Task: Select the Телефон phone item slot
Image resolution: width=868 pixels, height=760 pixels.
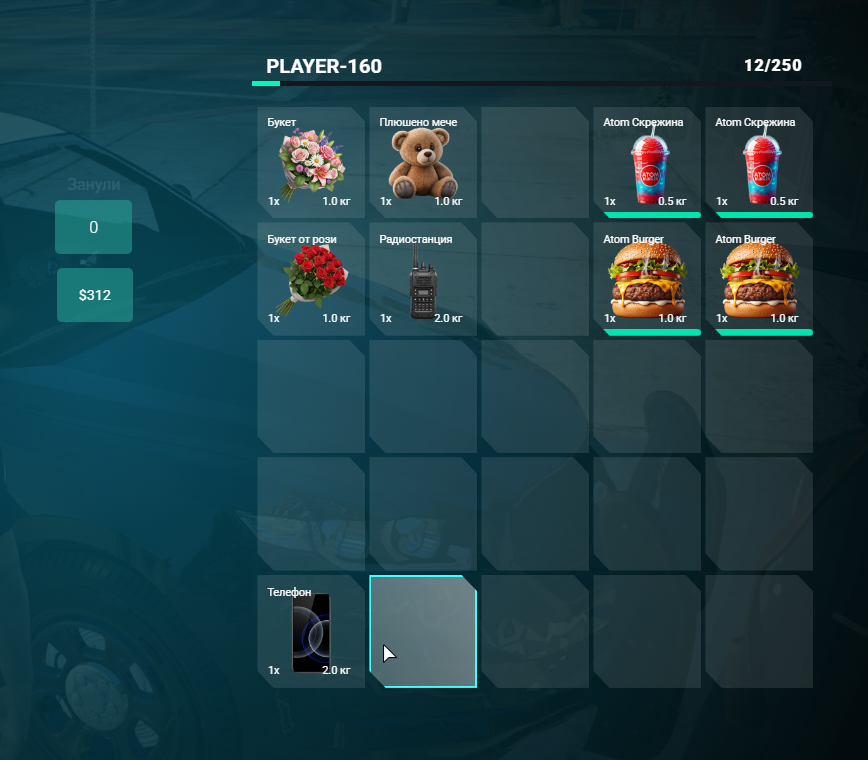Action: [310, 632]
